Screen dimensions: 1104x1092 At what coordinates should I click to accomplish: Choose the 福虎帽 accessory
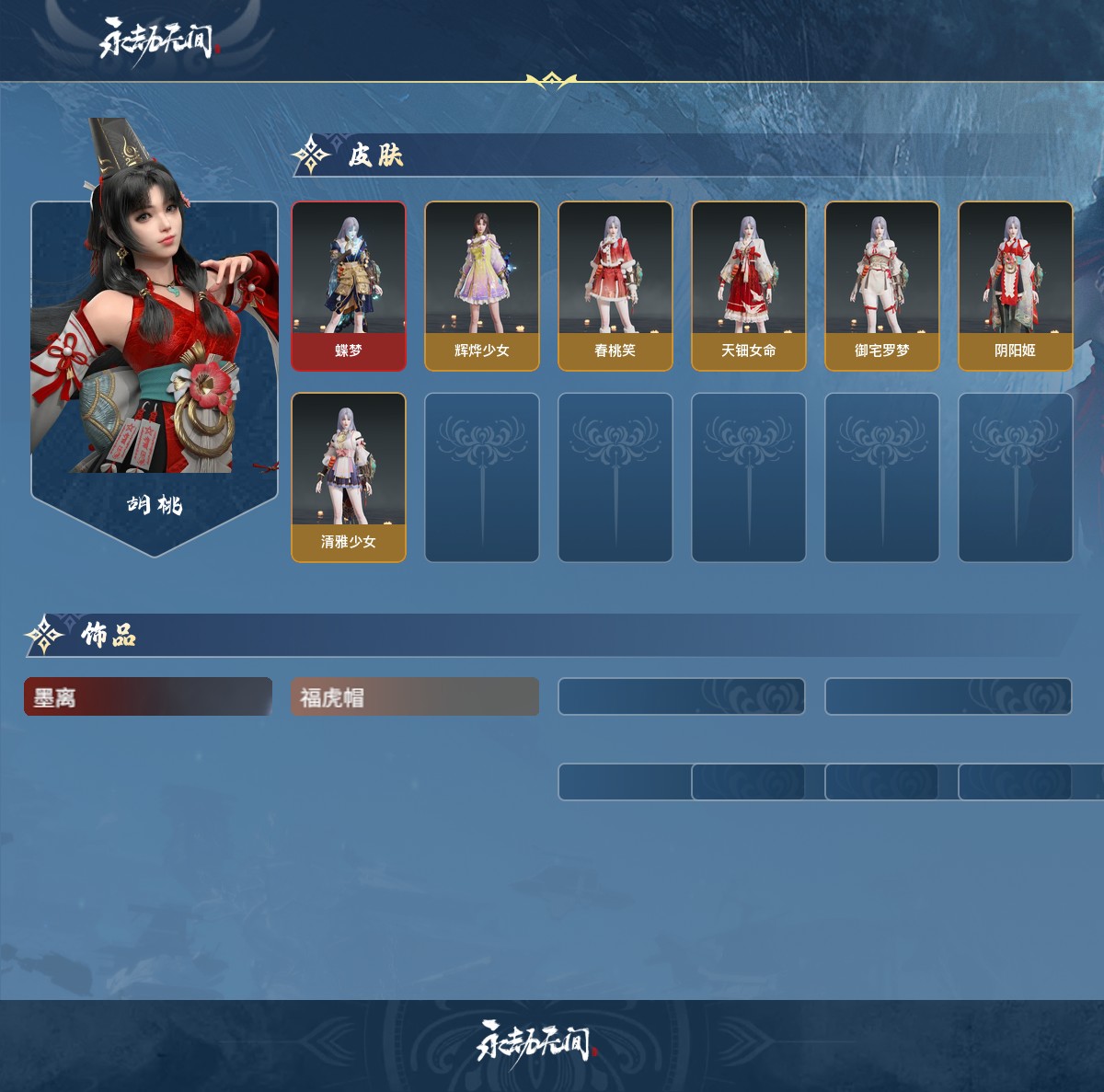pyautogui.click(x=415, y=696)
